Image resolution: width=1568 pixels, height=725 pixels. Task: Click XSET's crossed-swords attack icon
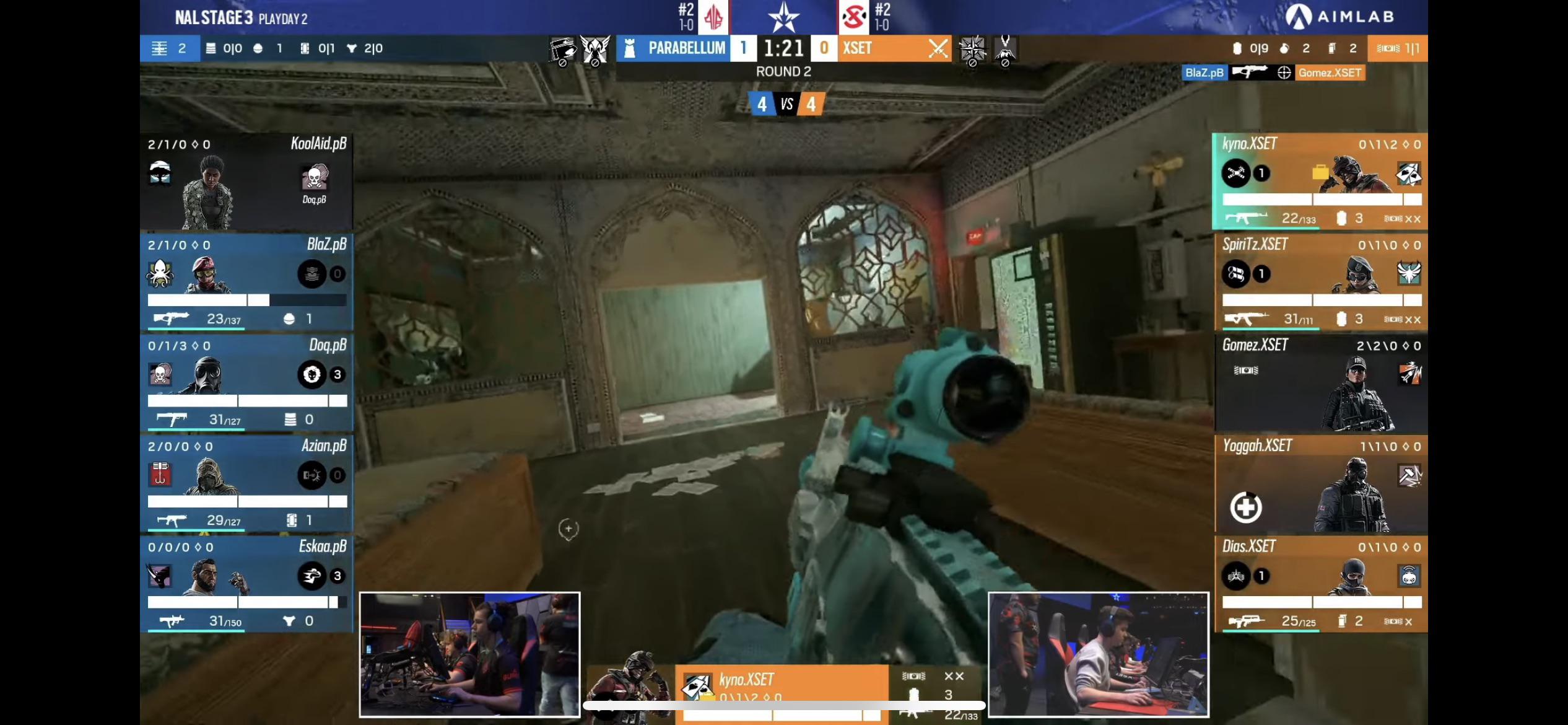938,48
